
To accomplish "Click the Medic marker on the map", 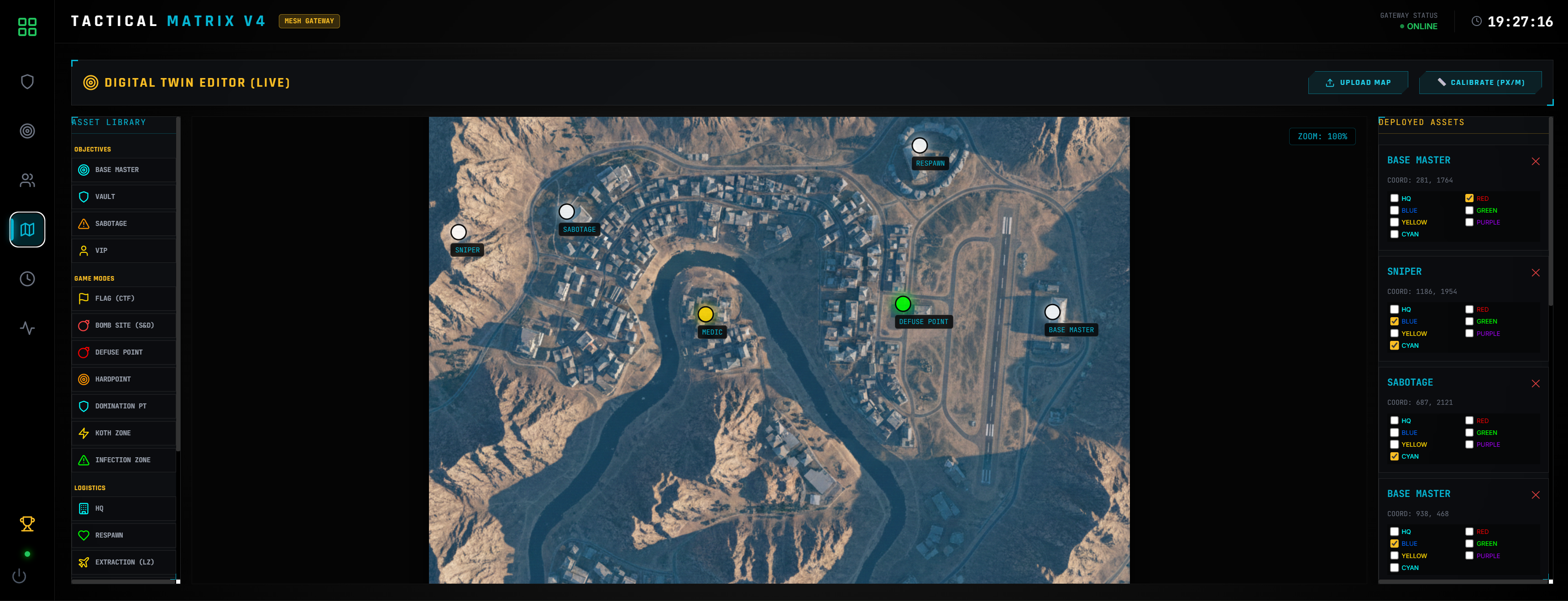I will pos(705,314).
